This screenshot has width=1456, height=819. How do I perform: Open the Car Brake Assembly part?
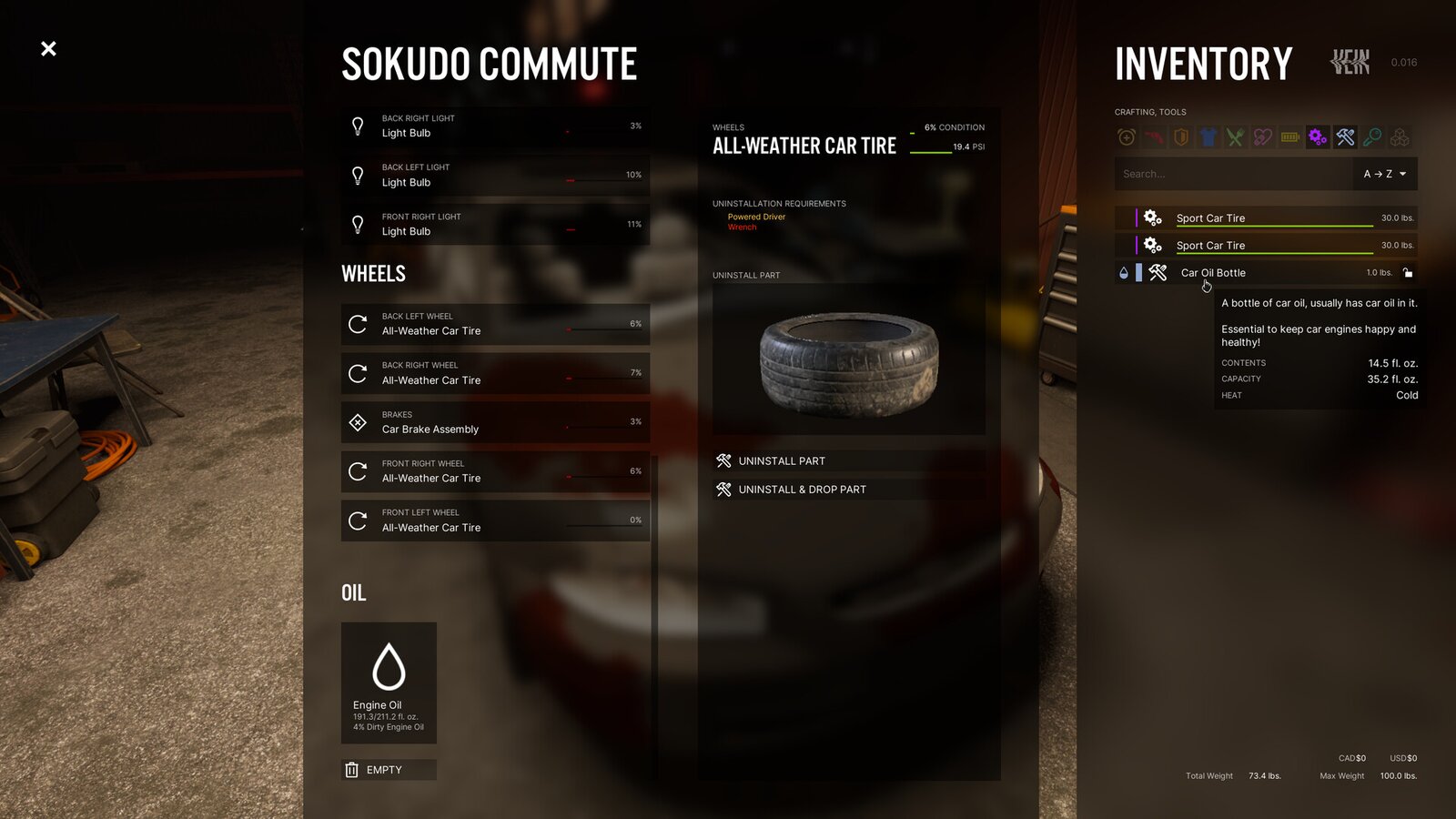(x=495, y=422)
